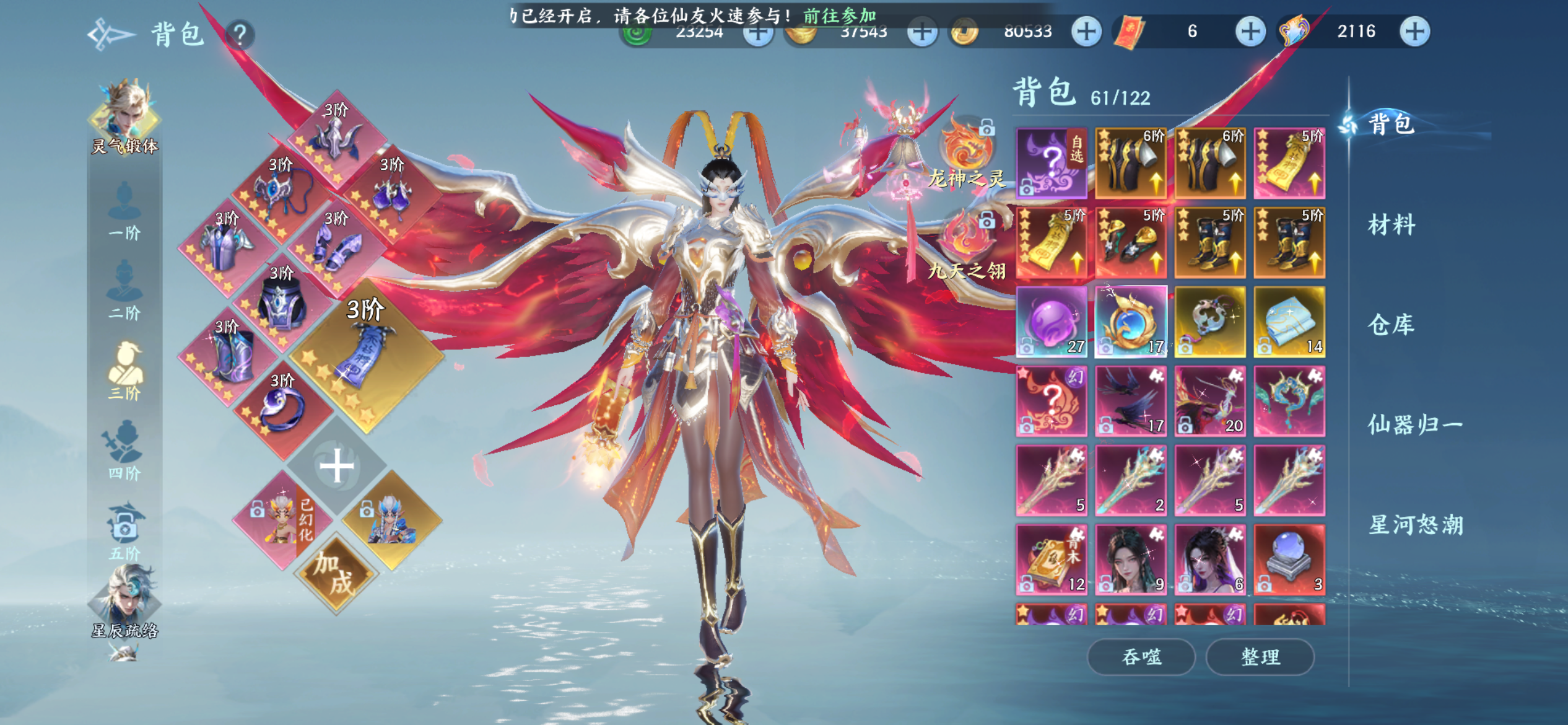Image resolution: width=1568 pixels, height=725 pixels.
Task: Go back using the arrow beside 背包
Action: (110, 34)
